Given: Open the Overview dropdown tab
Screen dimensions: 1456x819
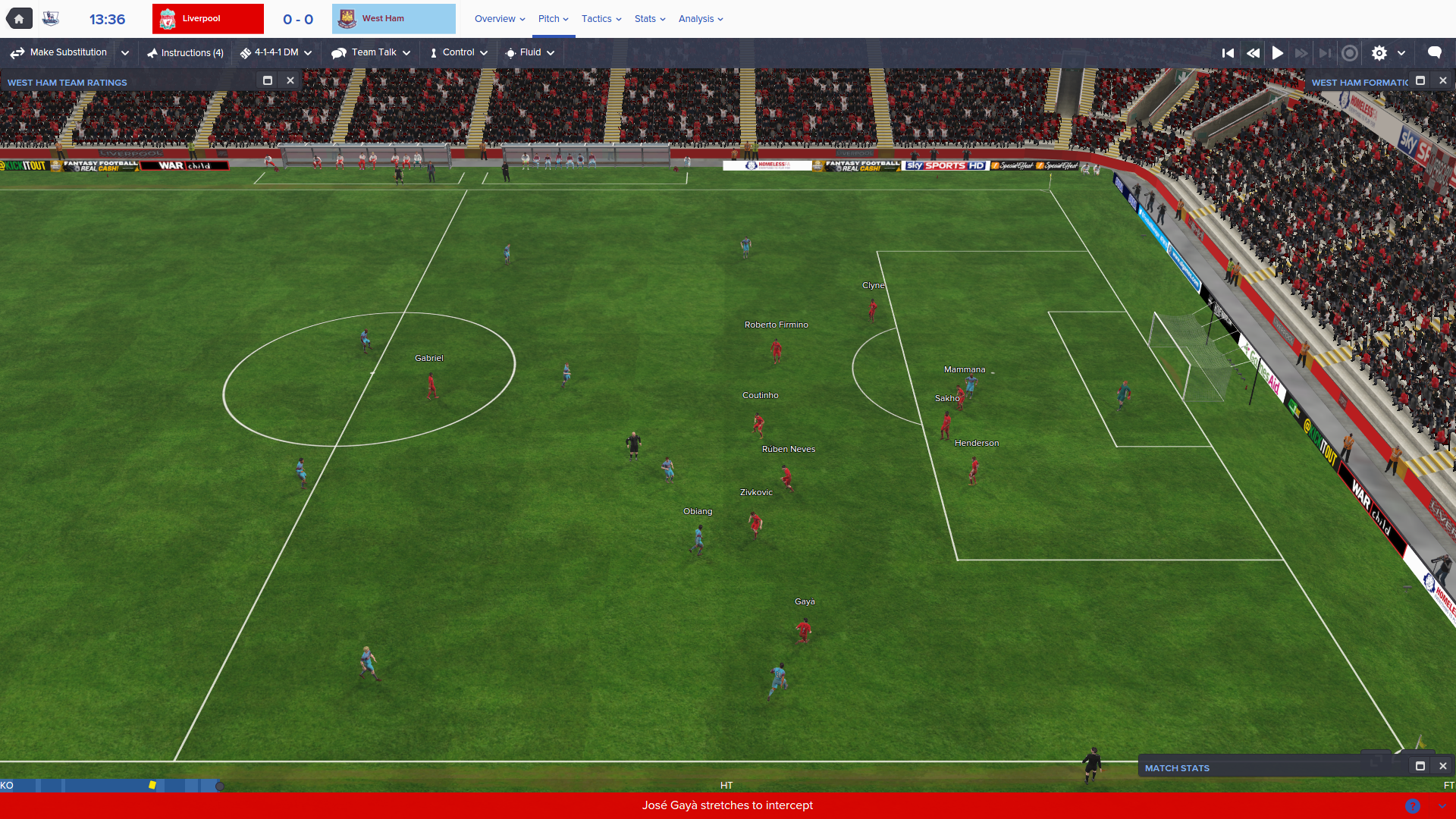Looking at the screenshot, I should click(500, 19).
